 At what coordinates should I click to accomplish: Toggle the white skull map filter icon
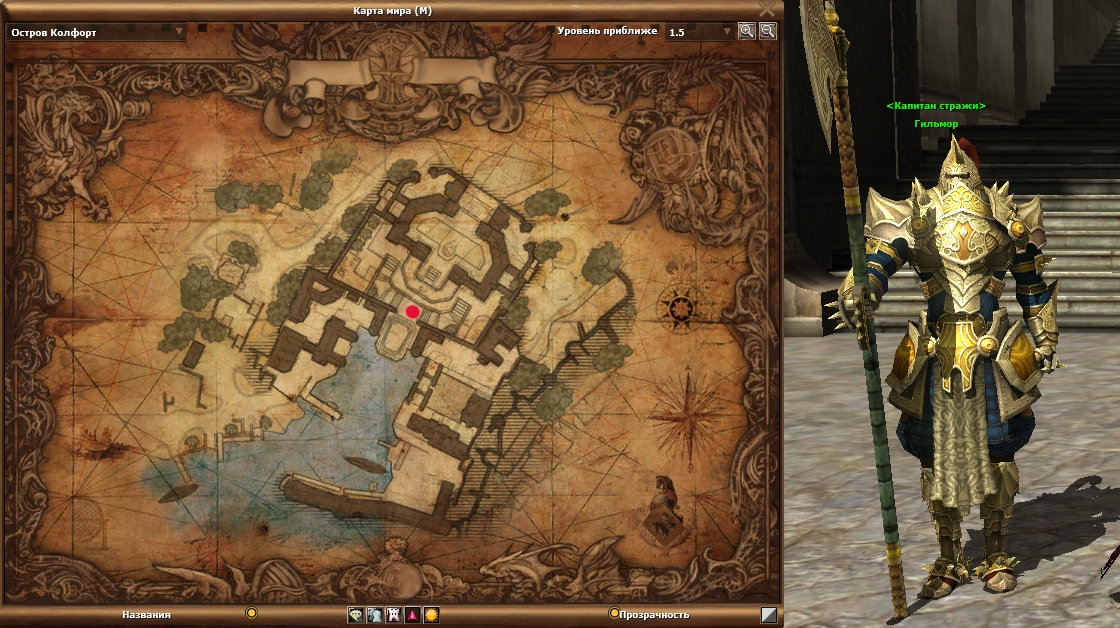tap(393, 615)
